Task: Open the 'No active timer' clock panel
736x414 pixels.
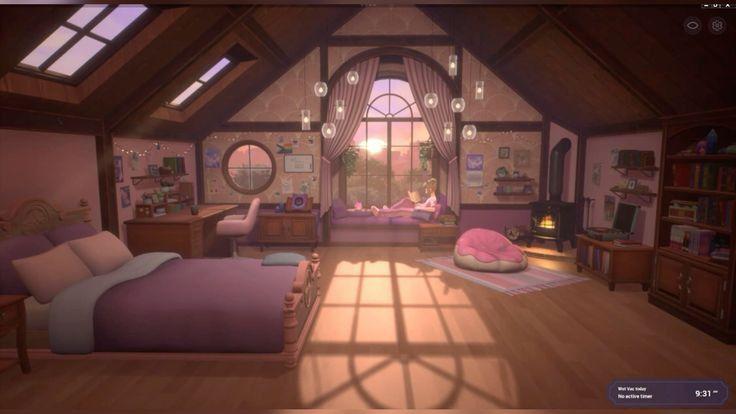Action: click(667, 393)
